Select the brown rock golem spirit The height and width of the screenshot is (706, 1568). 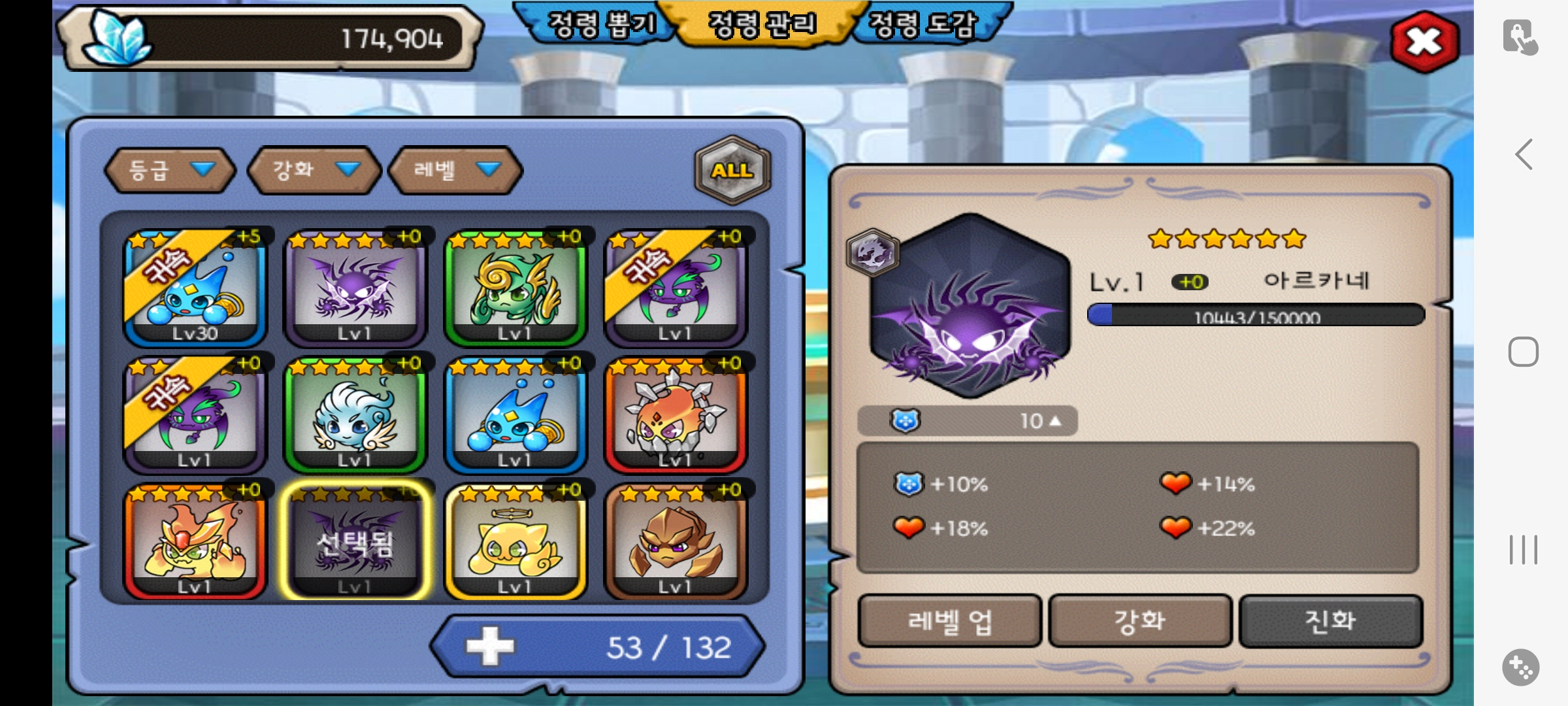point(676,541)
